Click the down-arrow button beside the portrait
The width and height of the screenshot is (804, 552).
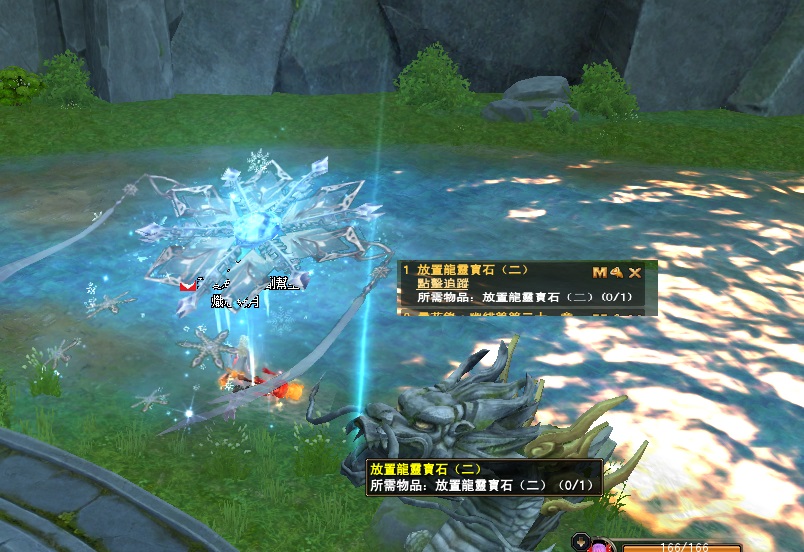point(582,543)
